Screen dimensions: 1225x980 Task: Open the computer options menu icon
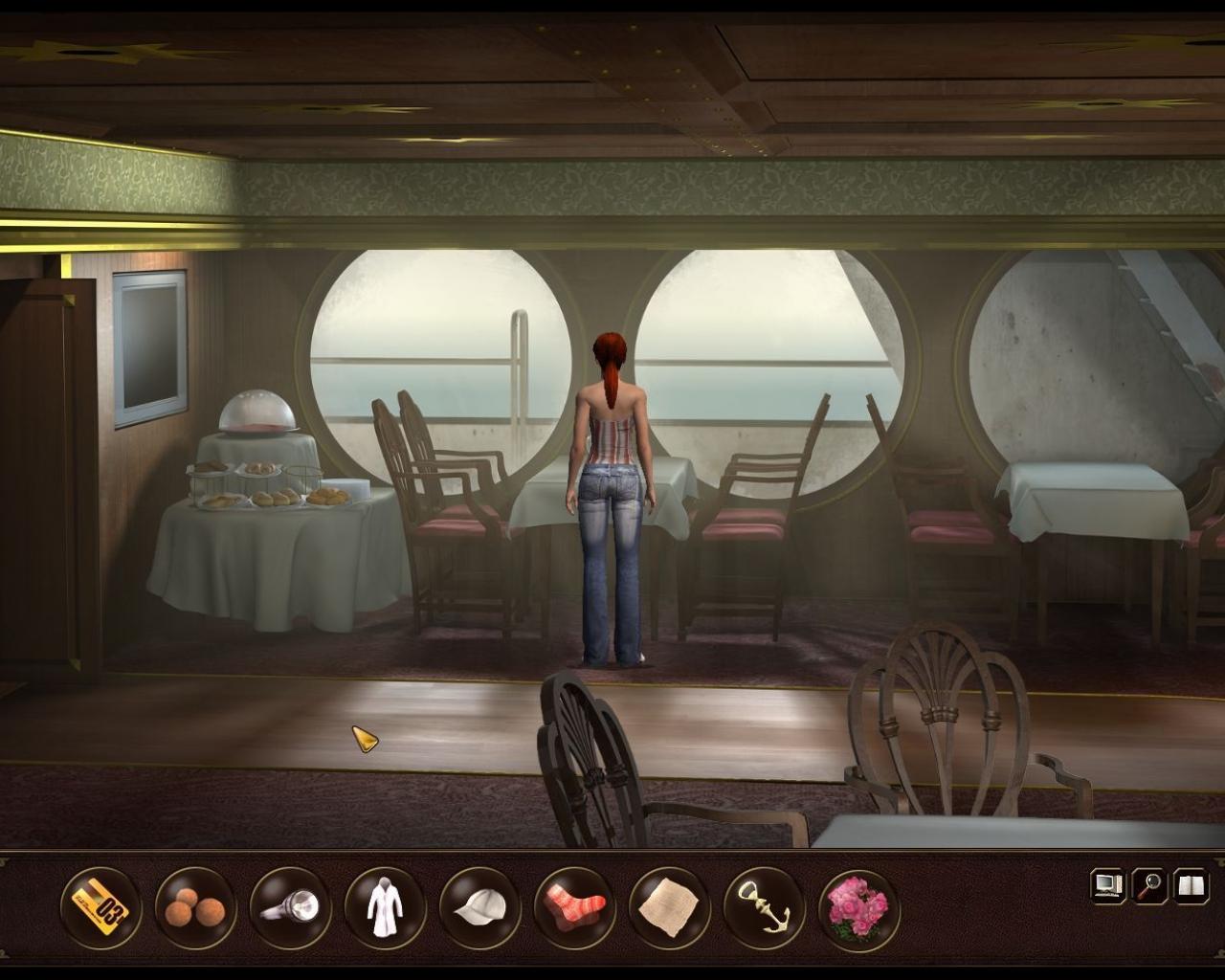[x=1107, y=885]
